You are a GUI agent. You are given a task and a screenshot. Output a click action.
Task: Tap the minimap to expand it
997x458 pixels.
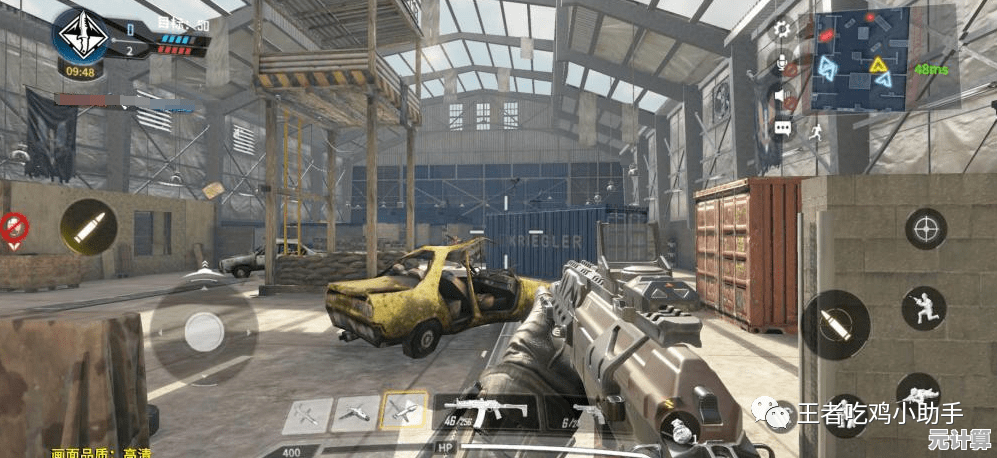click(x=860, y=58)
